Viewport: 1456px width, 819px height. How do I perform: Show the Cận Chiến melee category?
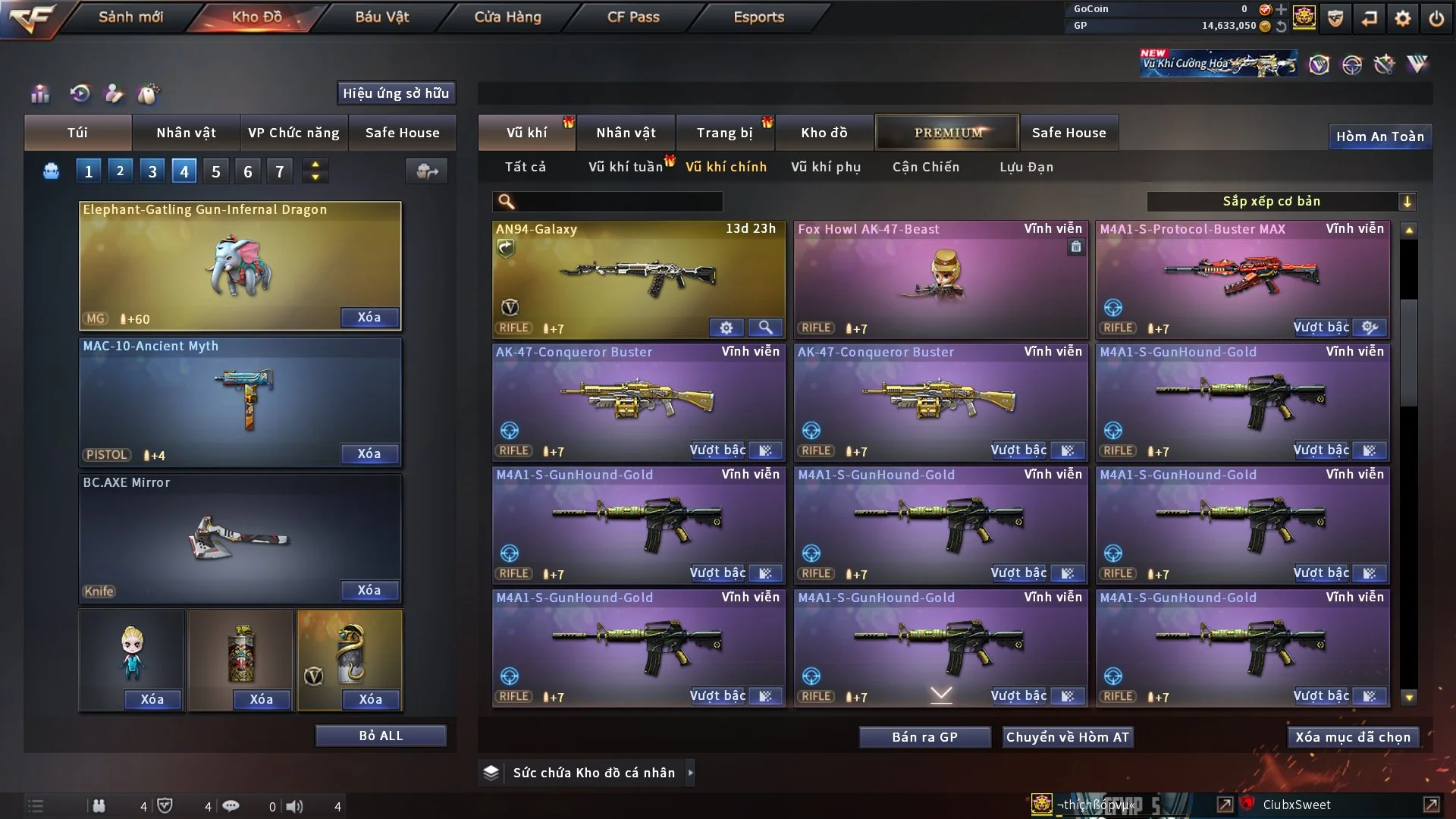click(x=925, y=167)
